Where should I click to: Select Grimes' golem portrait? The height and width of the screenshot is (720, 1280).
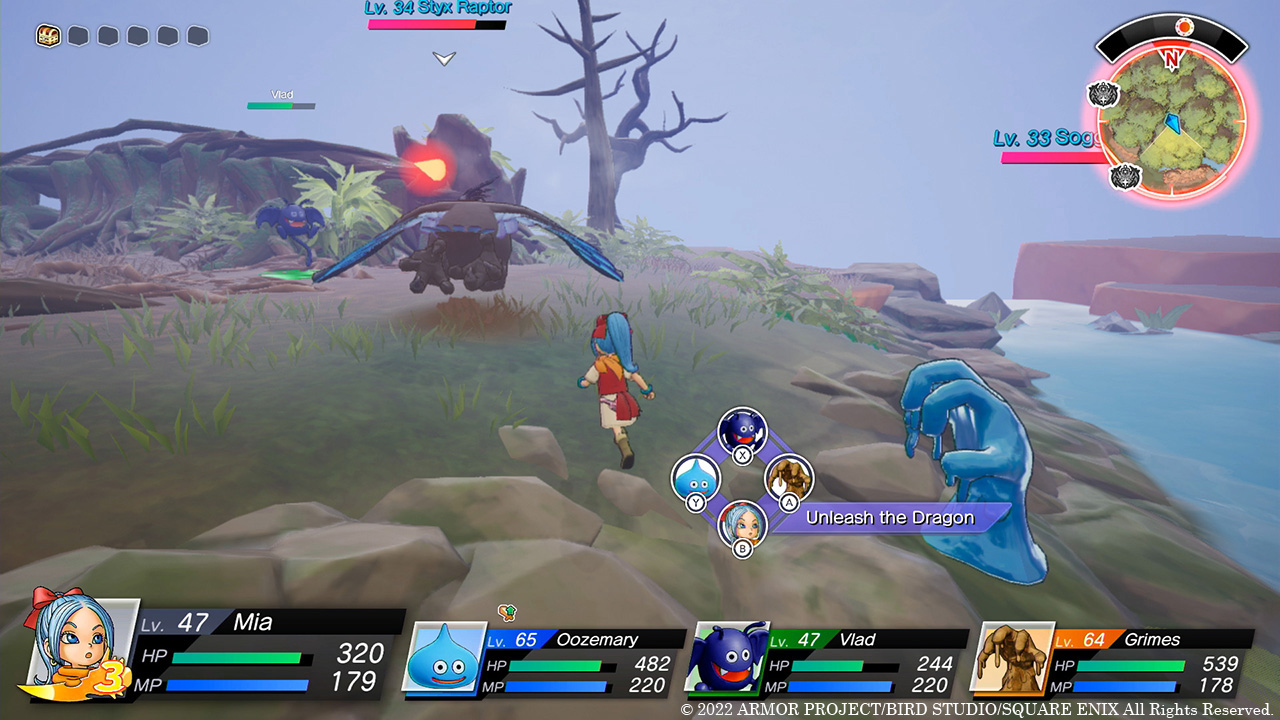point(1014,657)
